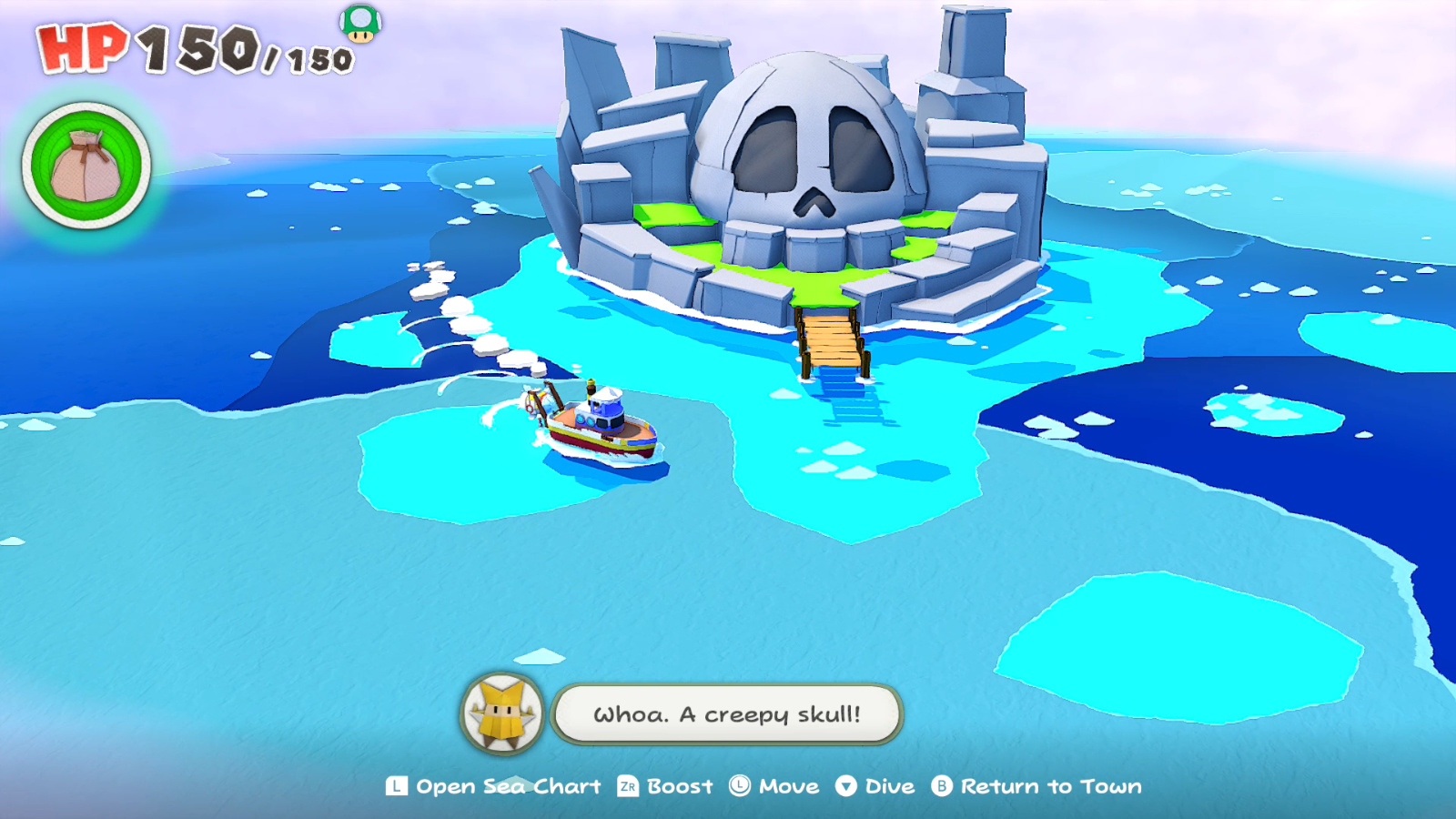Open the confetti bag icon
Image resolution: width=1456 pixels, height=819 pixels.
point(86,167)
